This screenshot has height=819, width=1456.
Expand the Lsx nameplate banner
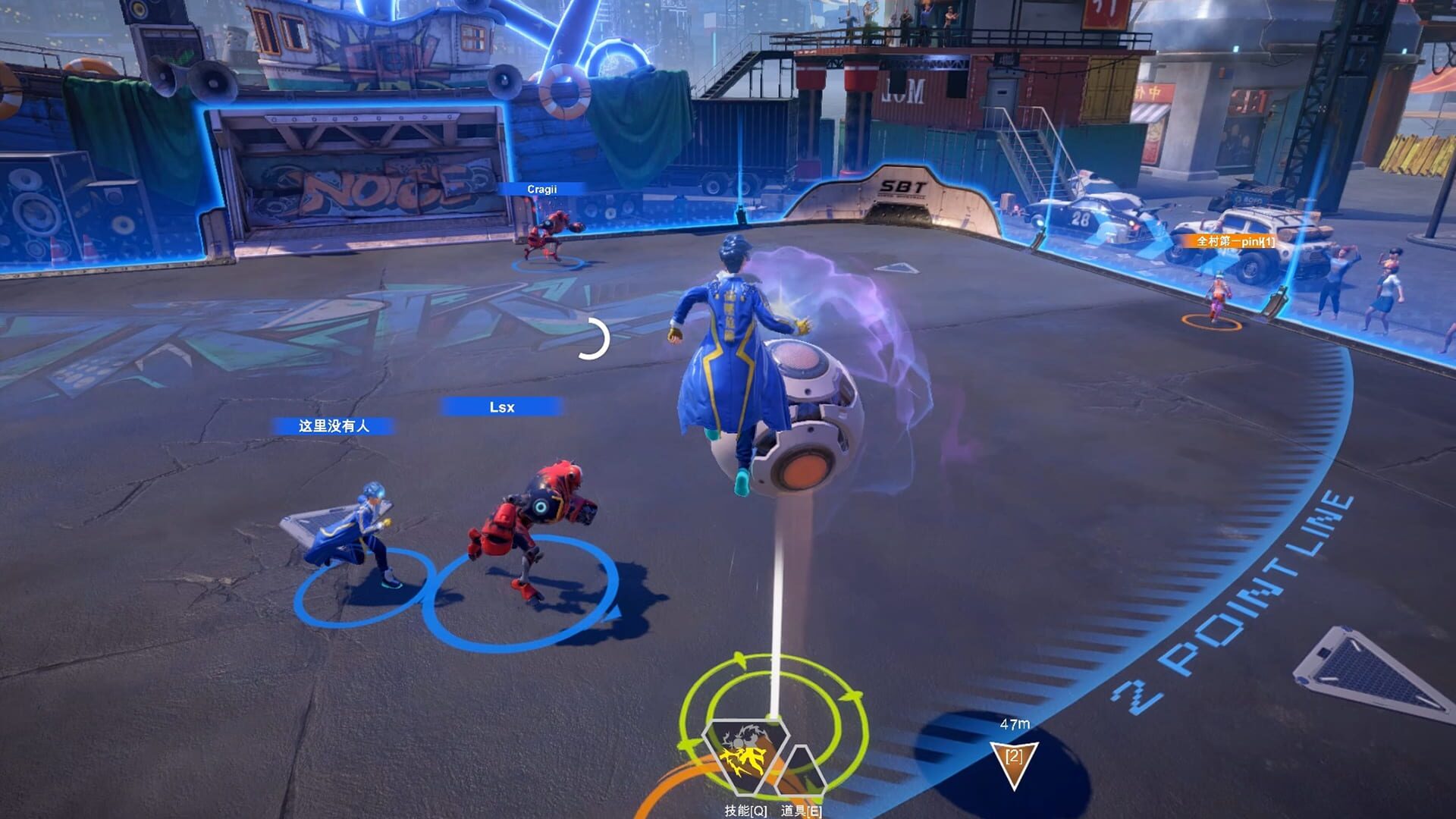pos(503,407)
